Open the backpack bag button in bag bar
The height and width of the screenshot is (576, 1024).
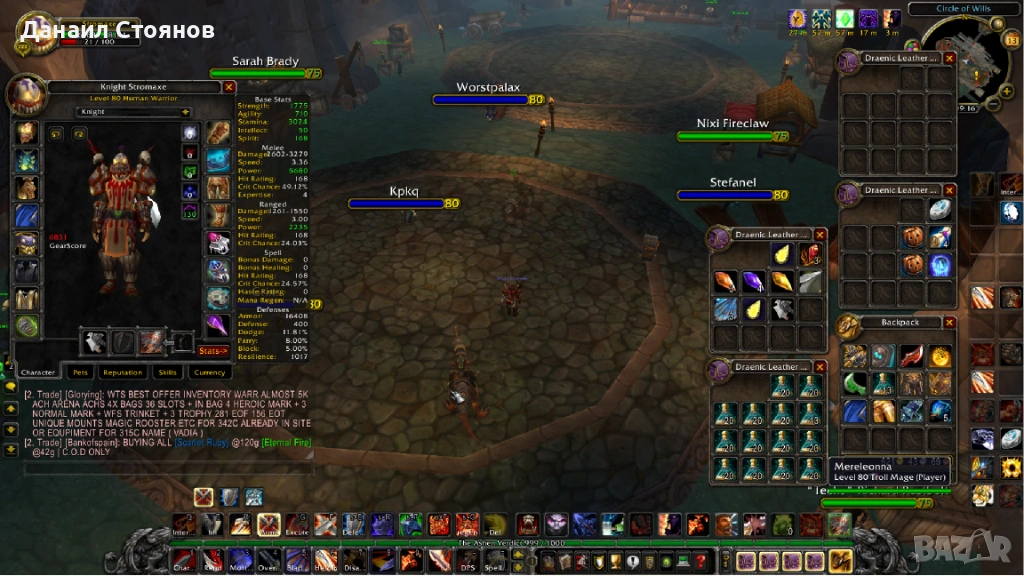point(840,561)
